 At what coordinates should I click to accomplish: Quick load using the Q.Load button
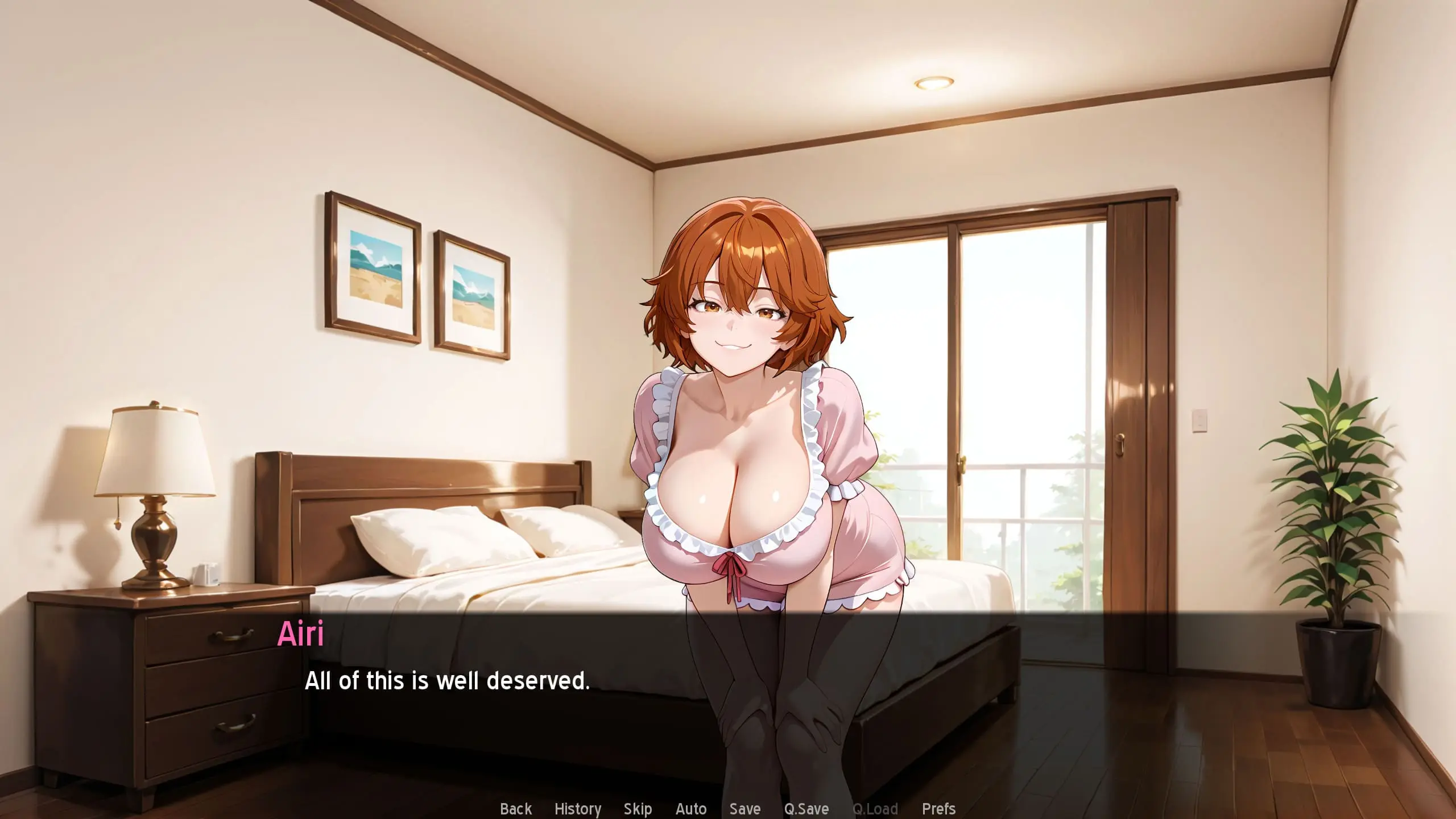pos(875,808)
